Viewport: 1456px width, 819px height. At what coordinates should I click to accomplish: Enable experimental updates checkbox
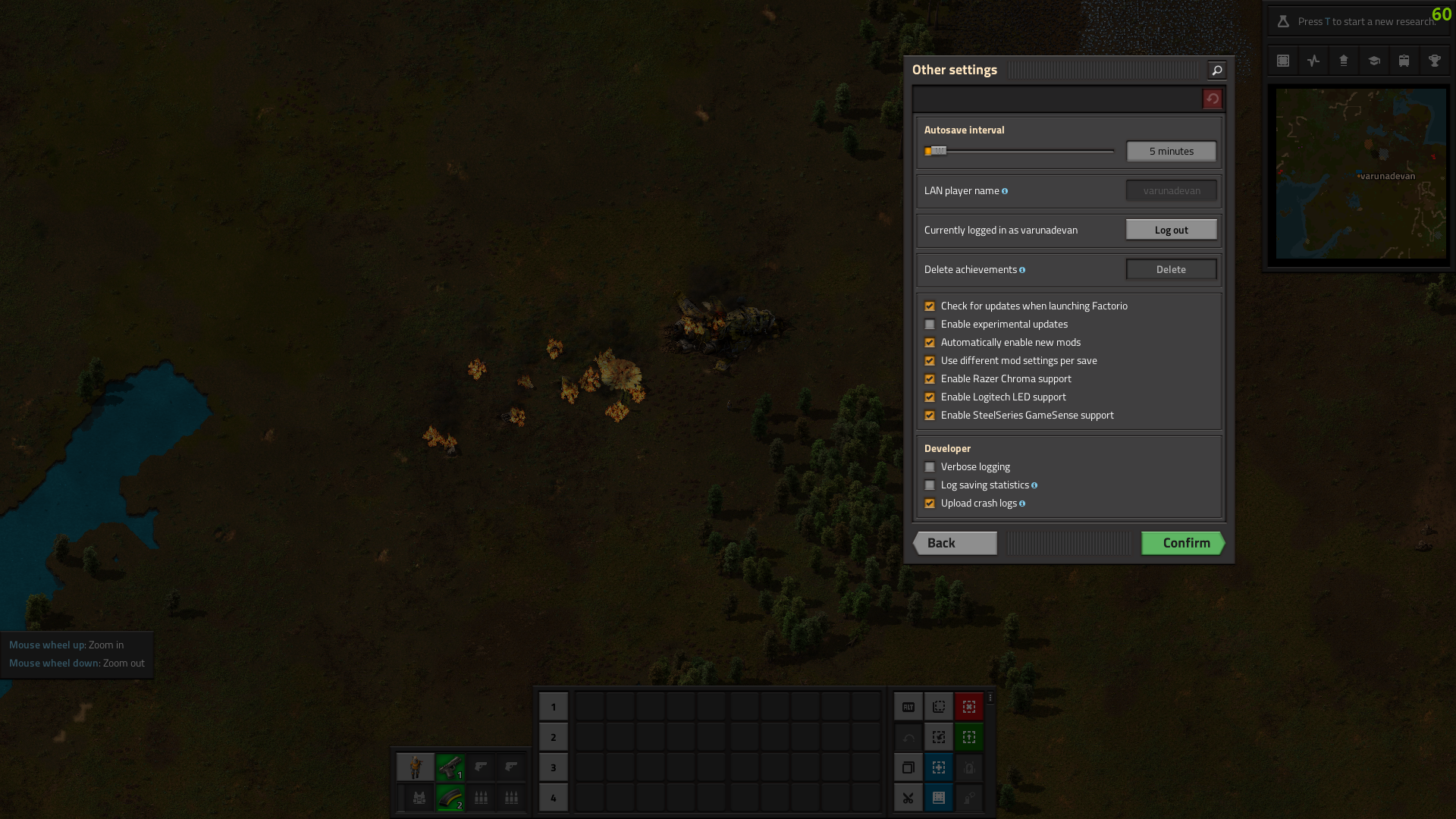(x=930, y=325)
